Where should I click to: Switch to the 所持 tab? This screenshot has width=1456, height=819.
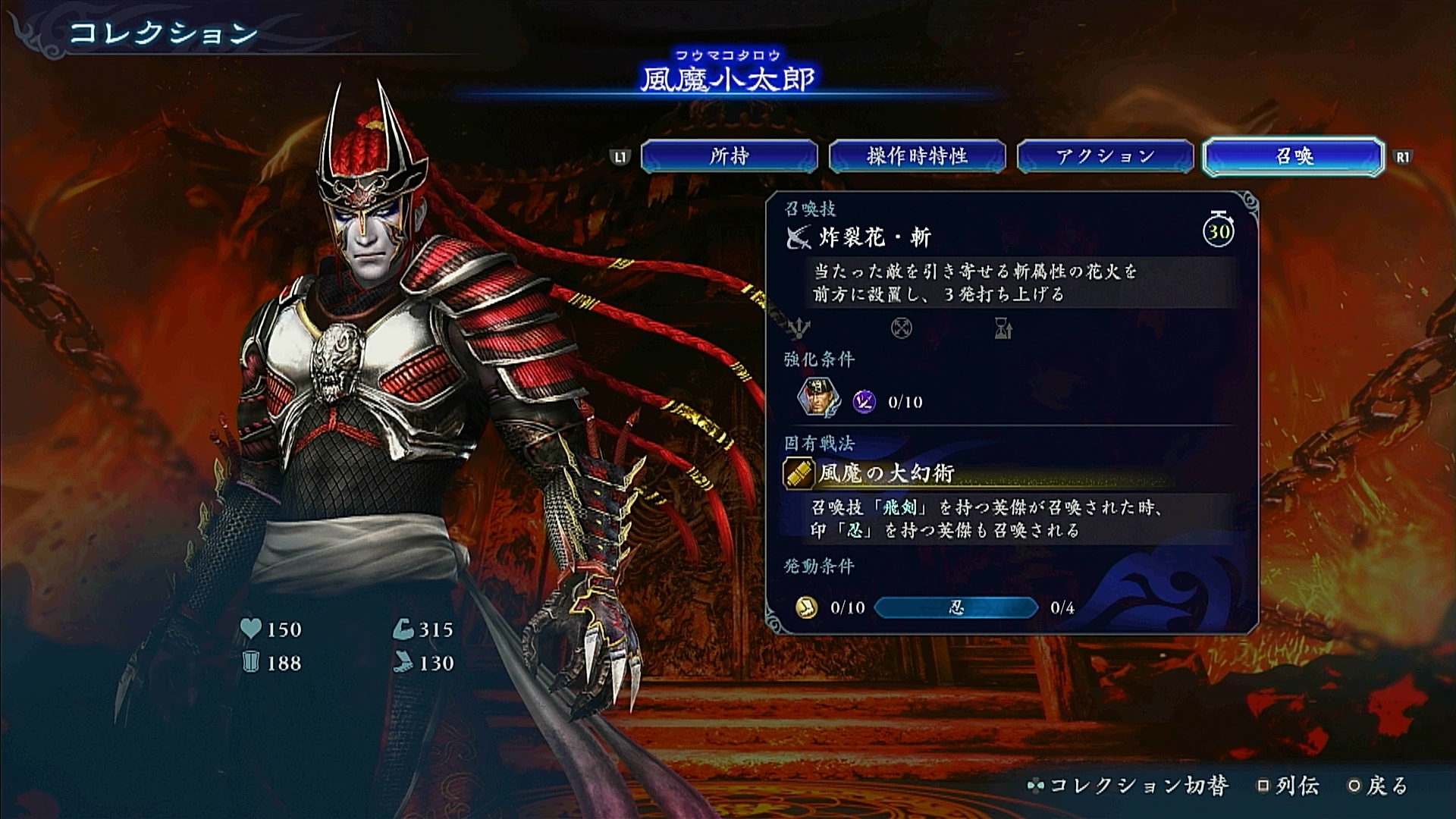click(729, 156)
